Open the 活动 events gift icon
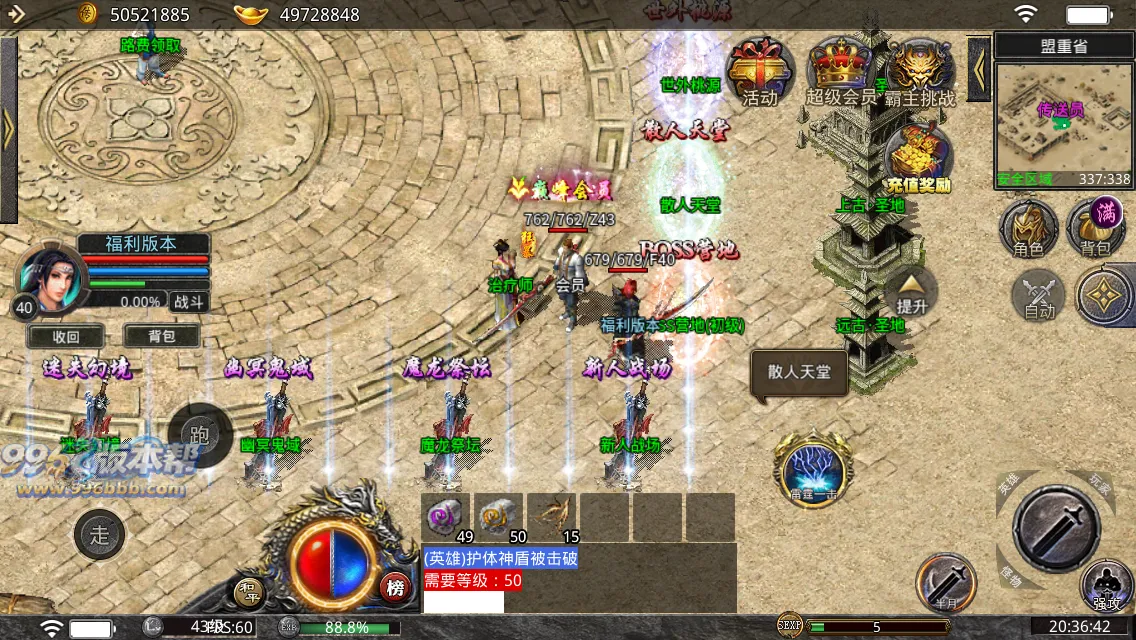 [759, 72]
